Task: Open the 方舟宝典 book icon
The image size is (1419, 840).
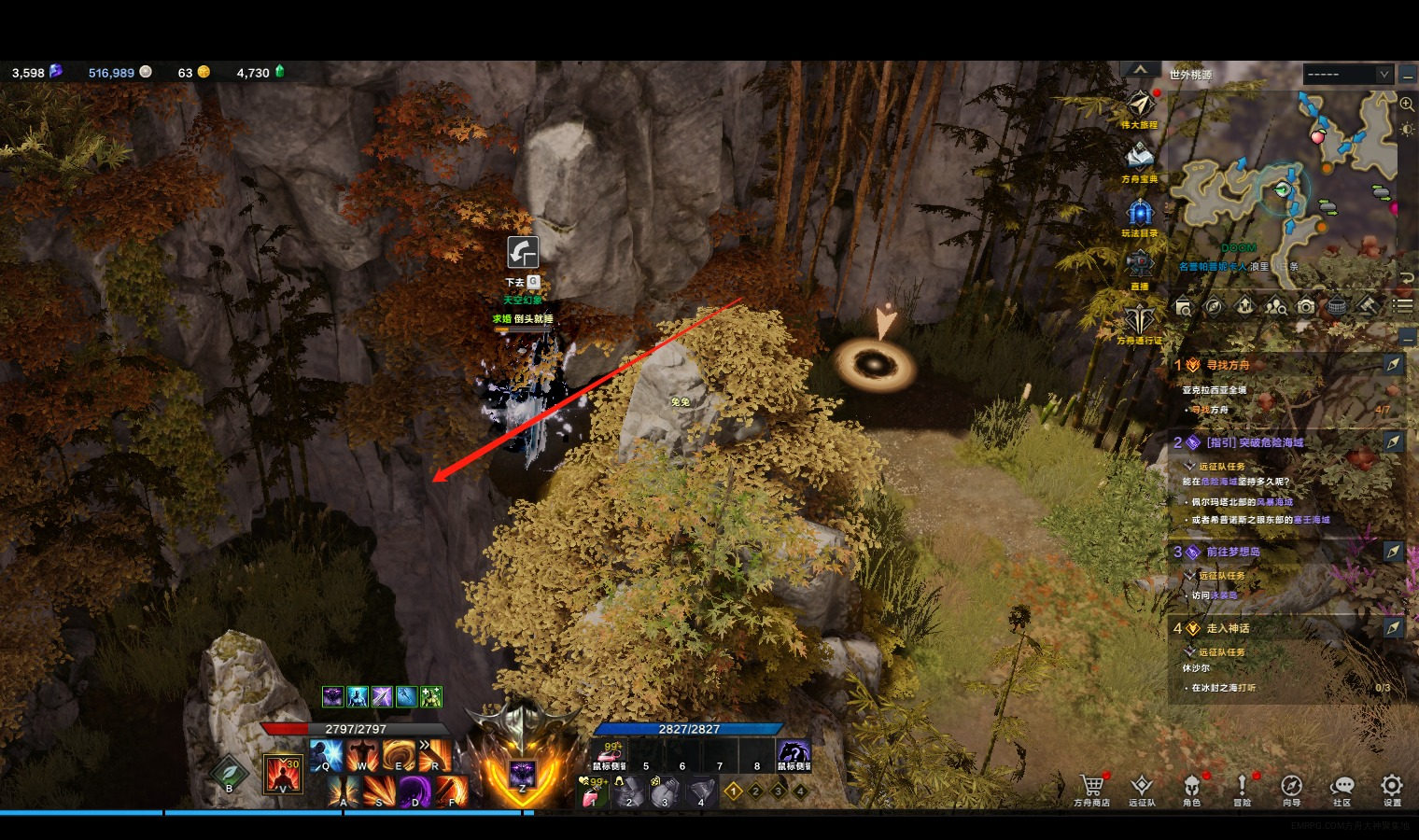Action: point(1140,158)
